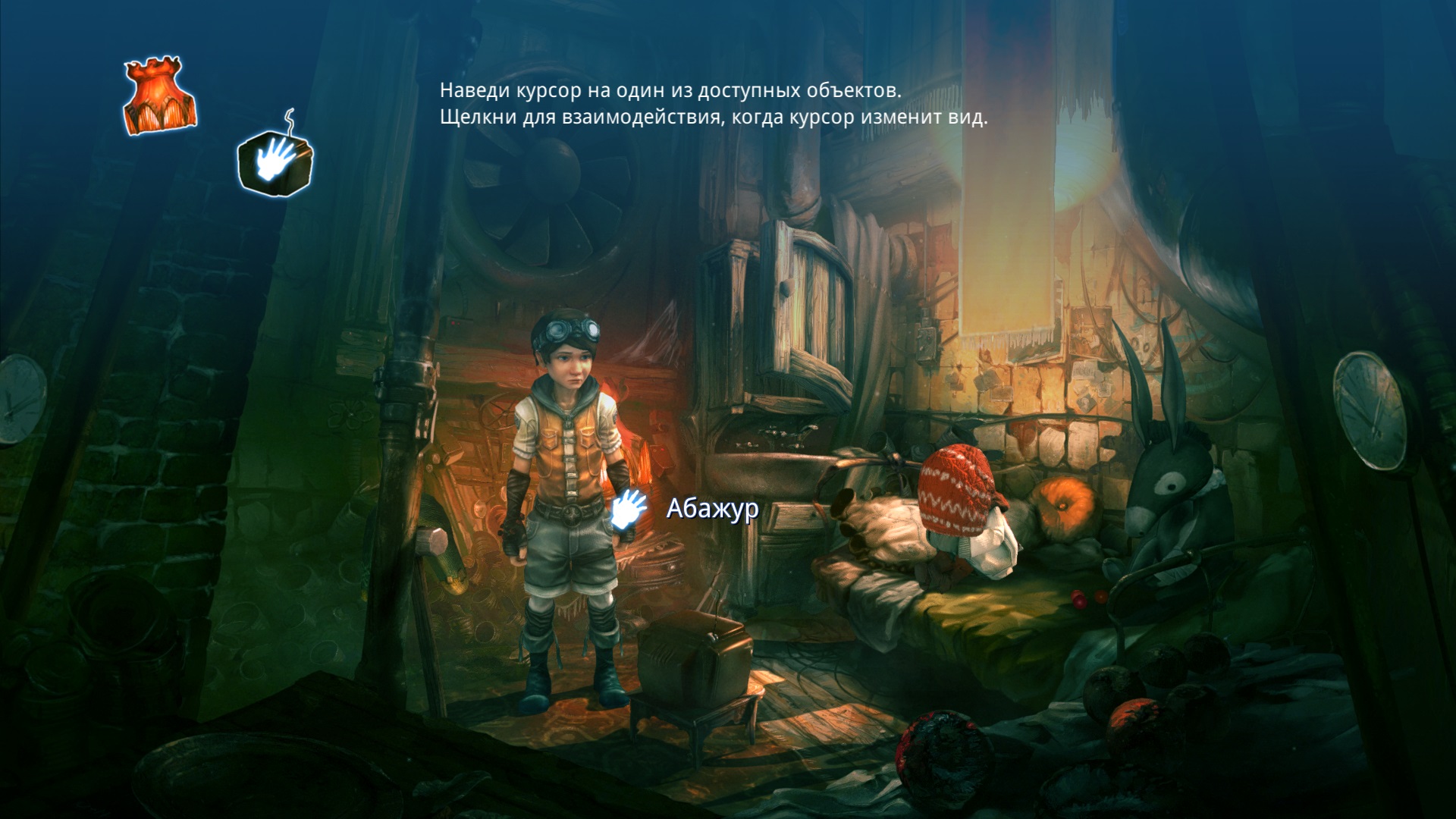The width and height of the screenshot is (1456, 819).
Task: Select the black cube icon with hand
Action: pyautogui.click(x=275, y=161)
